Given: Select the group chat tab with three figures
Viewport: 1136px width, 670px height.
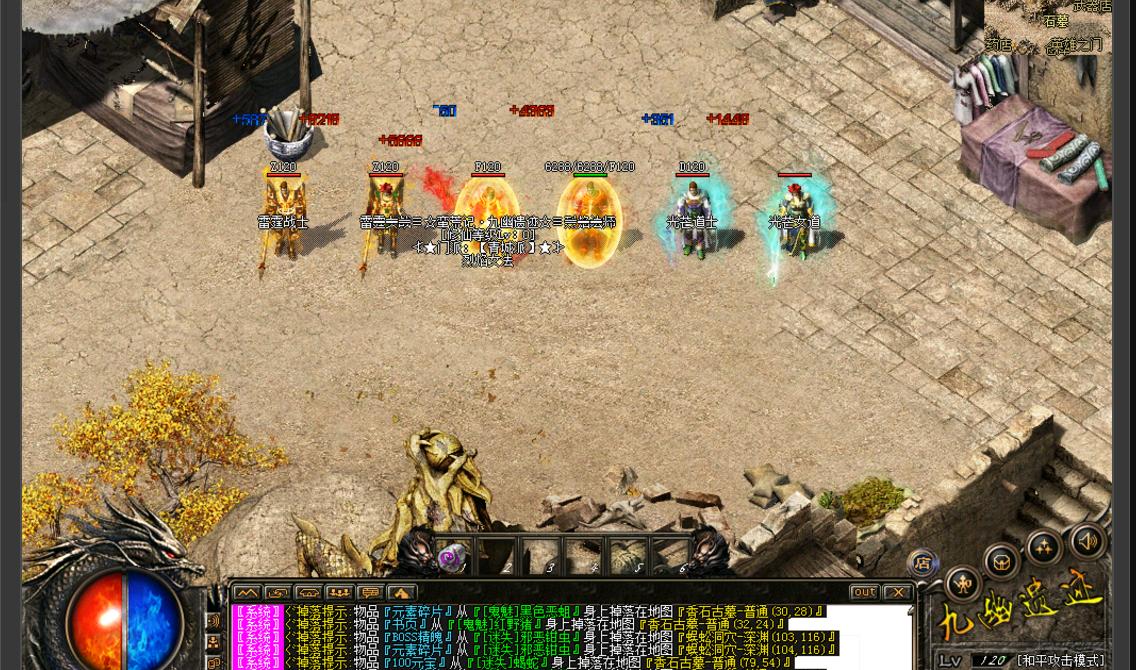Looking at the screenshot, I should tap(339, 593).
